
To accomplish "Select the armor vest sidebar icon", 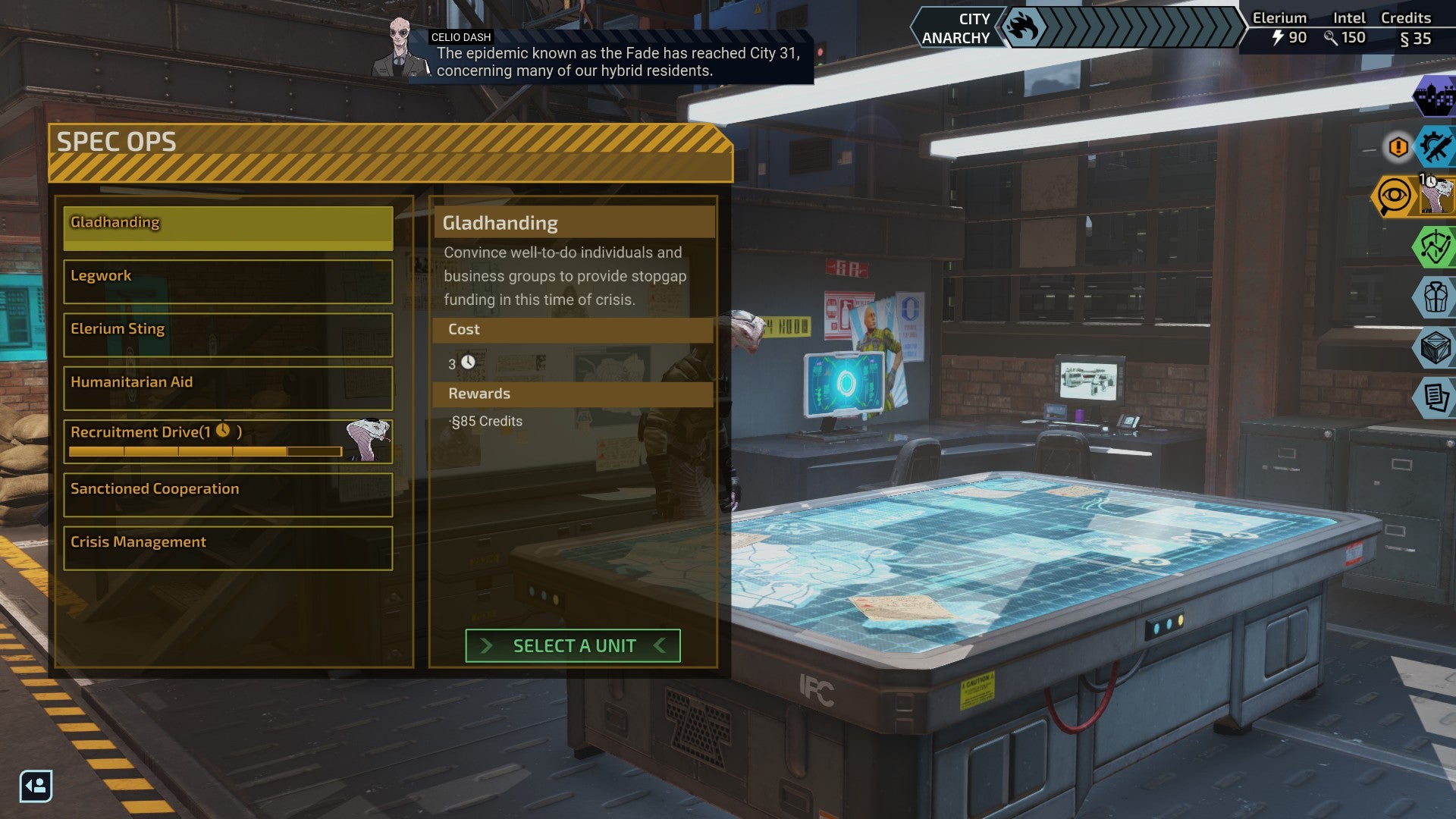I will click(x=1436, y=297).
